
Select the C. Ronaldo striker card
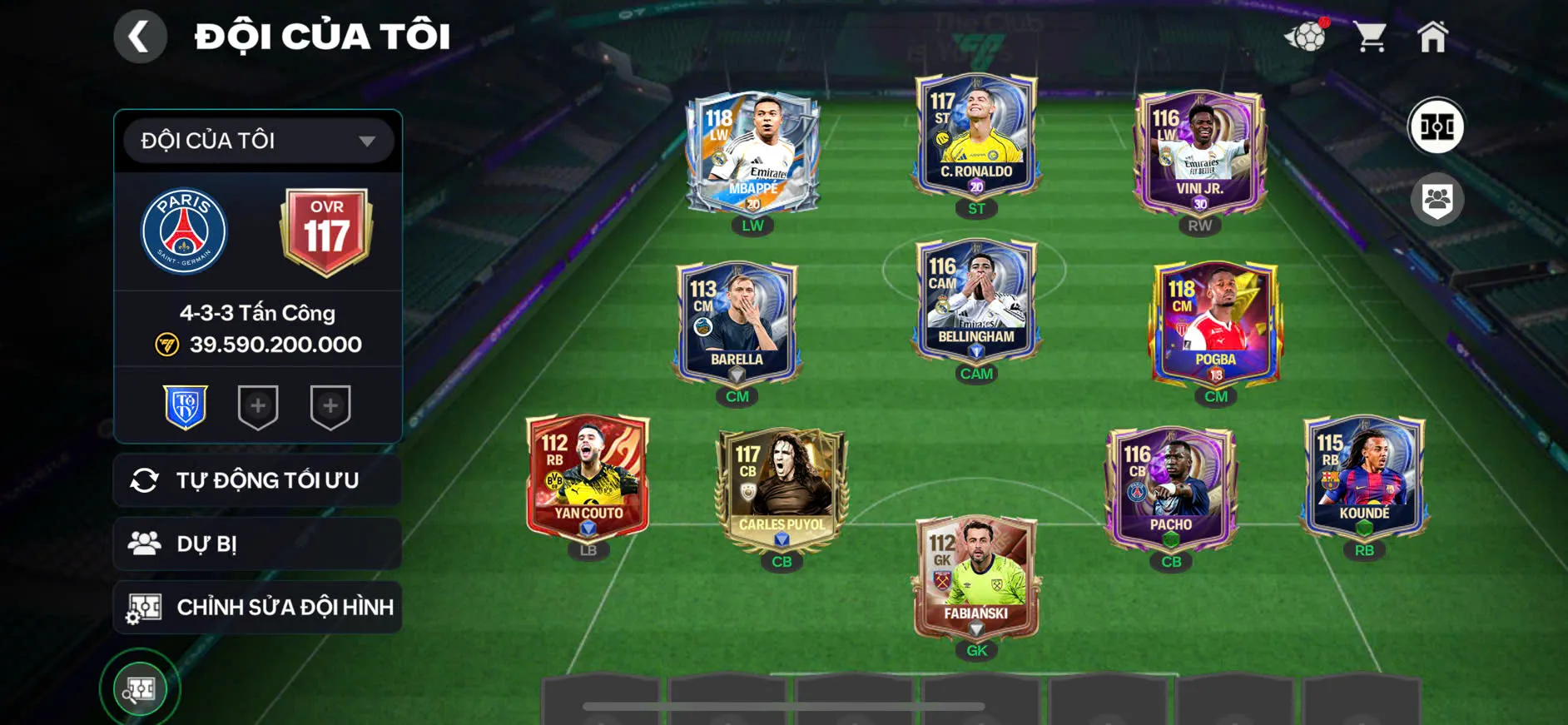tap(976, 137)
